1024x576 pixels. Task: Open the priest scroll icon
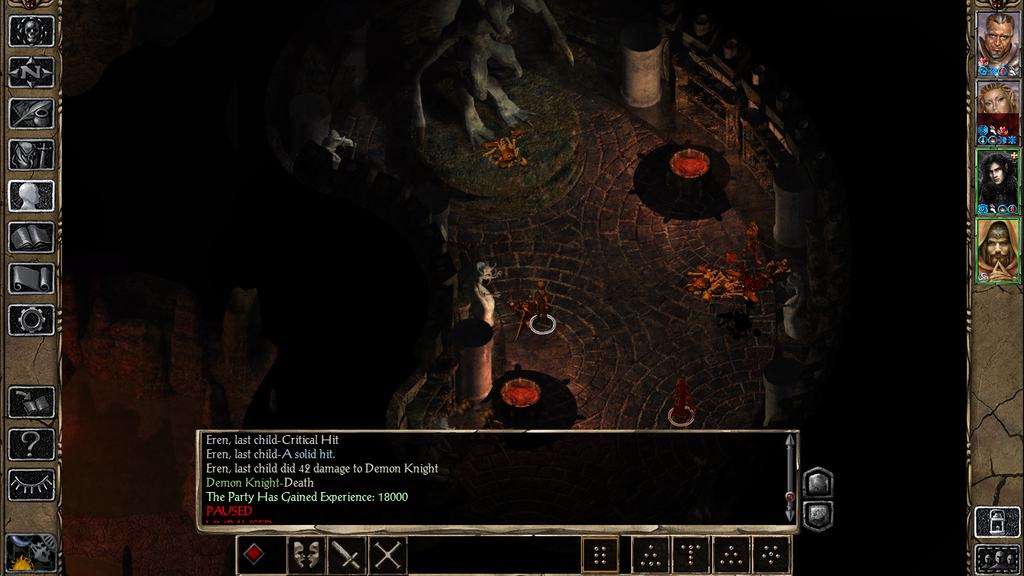[x=31, y=278]
